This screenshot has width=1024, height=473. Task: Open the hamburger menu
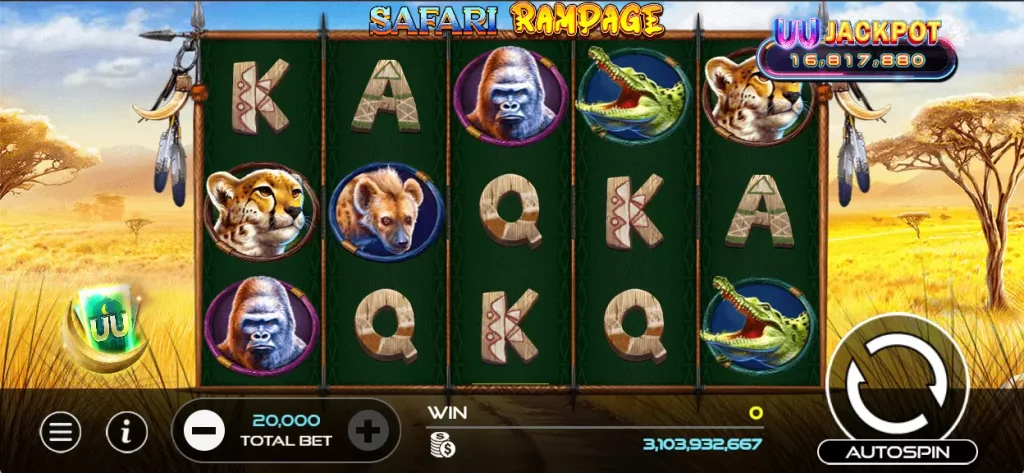click(61, 432)
